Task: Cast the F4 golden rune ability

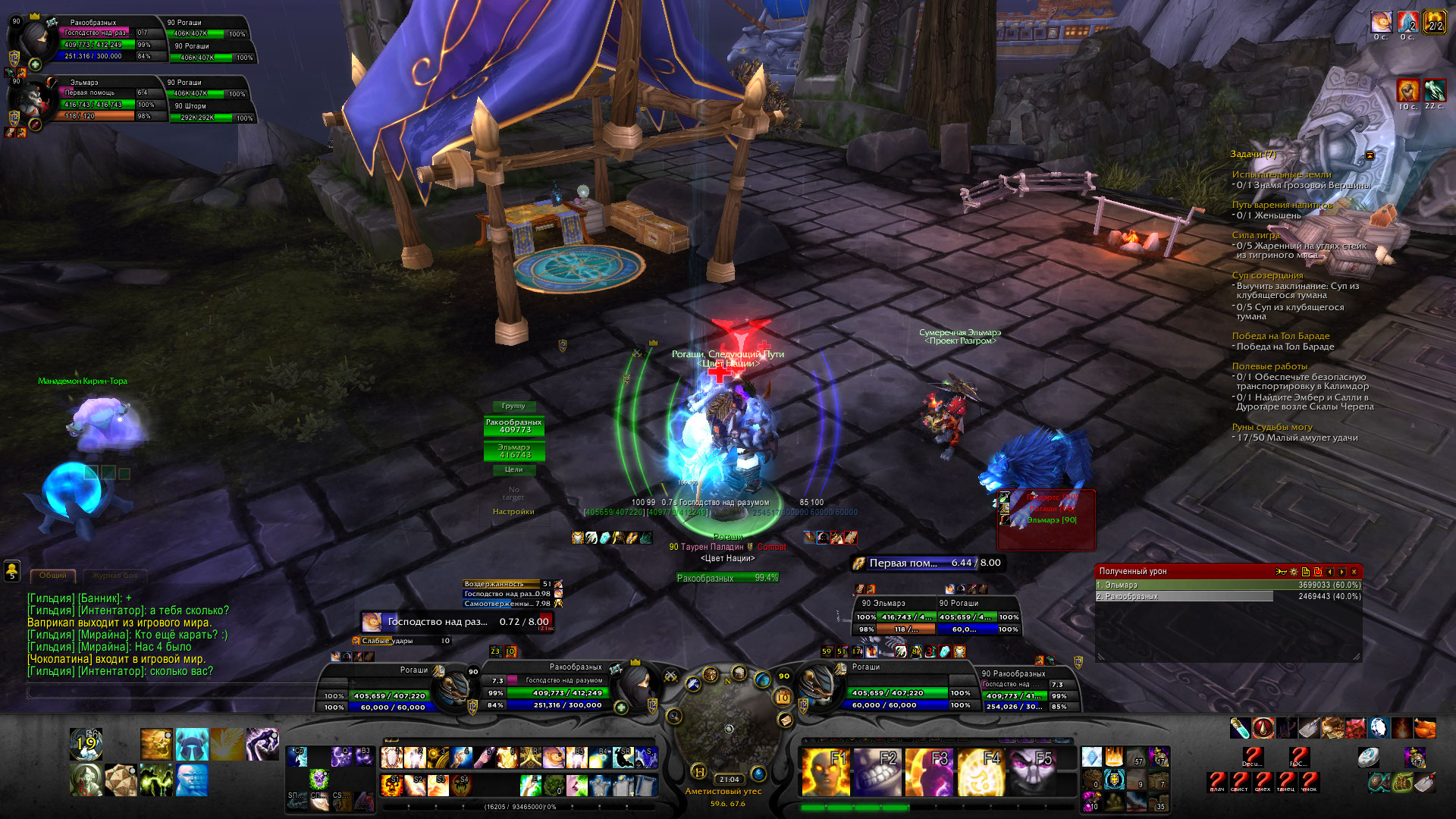Action: coord(981,771)
